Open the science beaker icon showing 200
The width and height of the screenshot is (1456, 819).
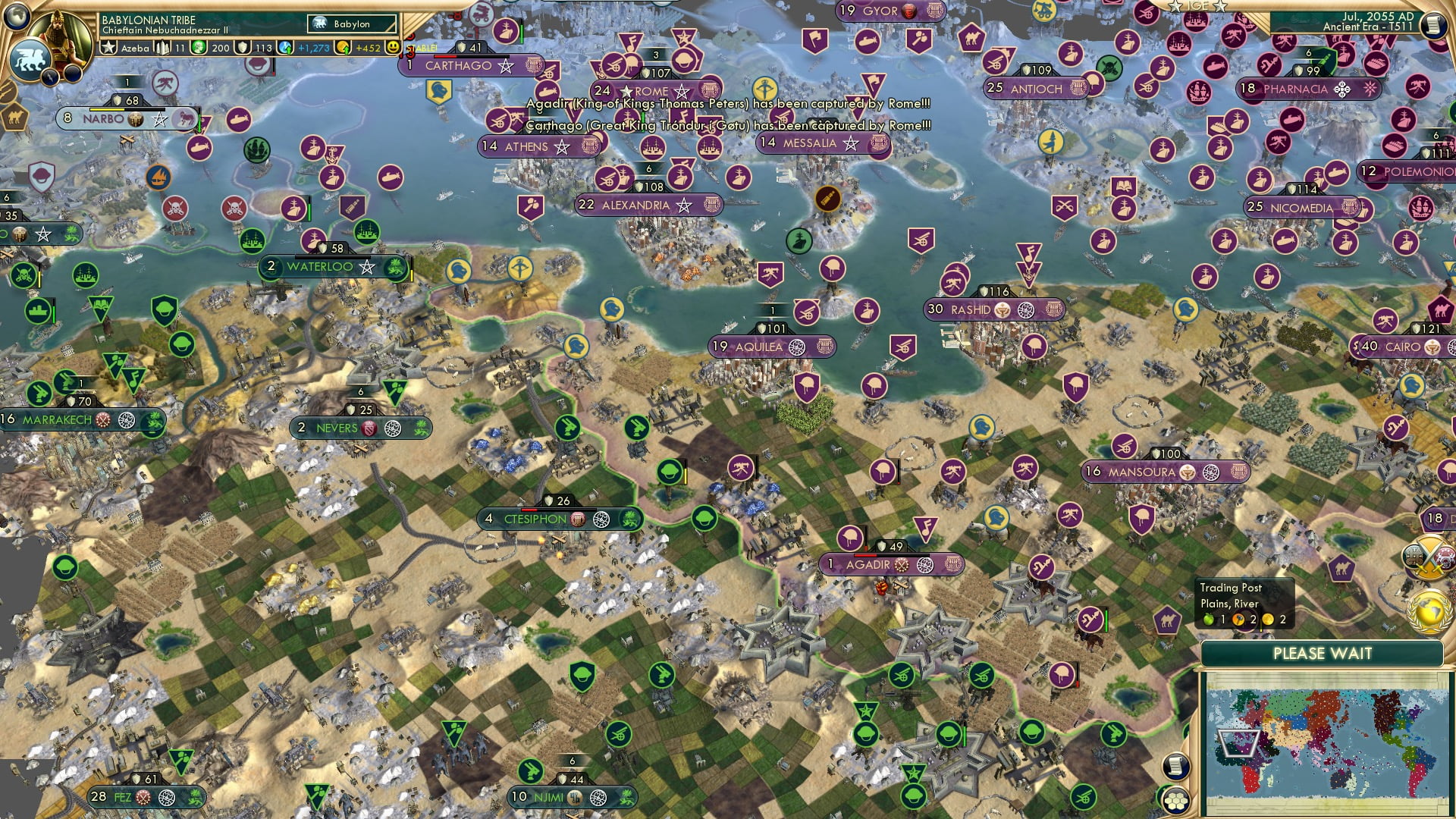[198, 47]
